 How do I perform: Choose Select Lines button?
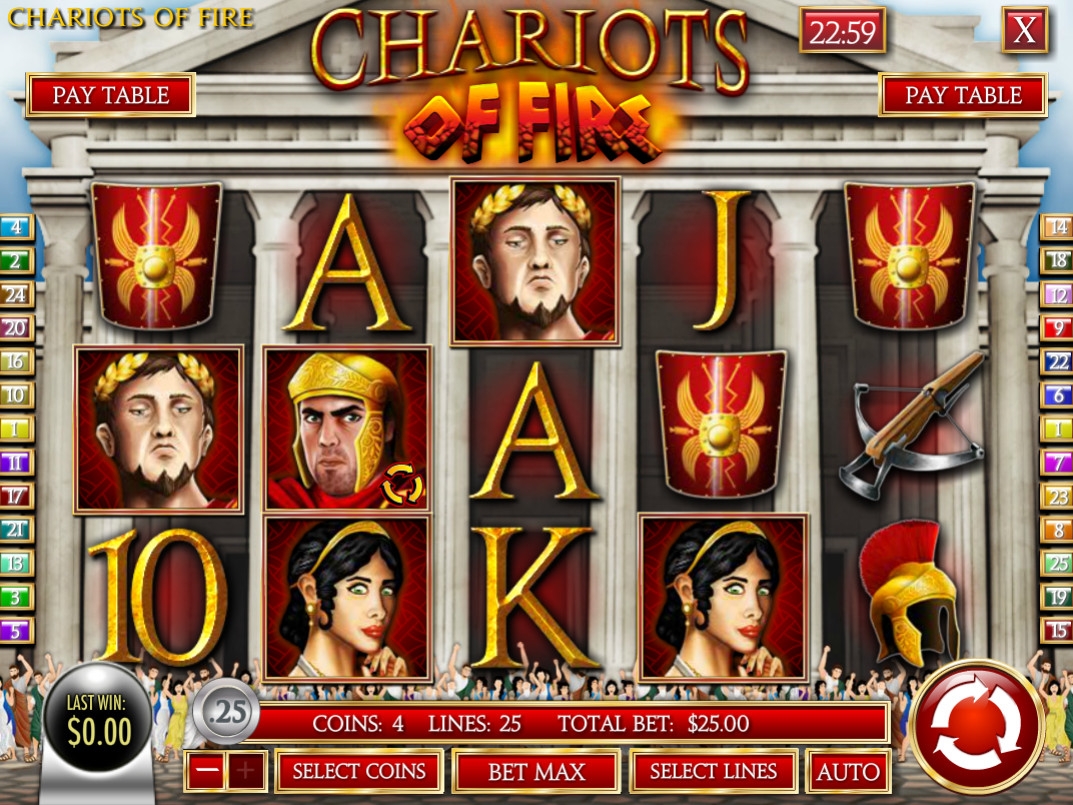tap(713, 771)
